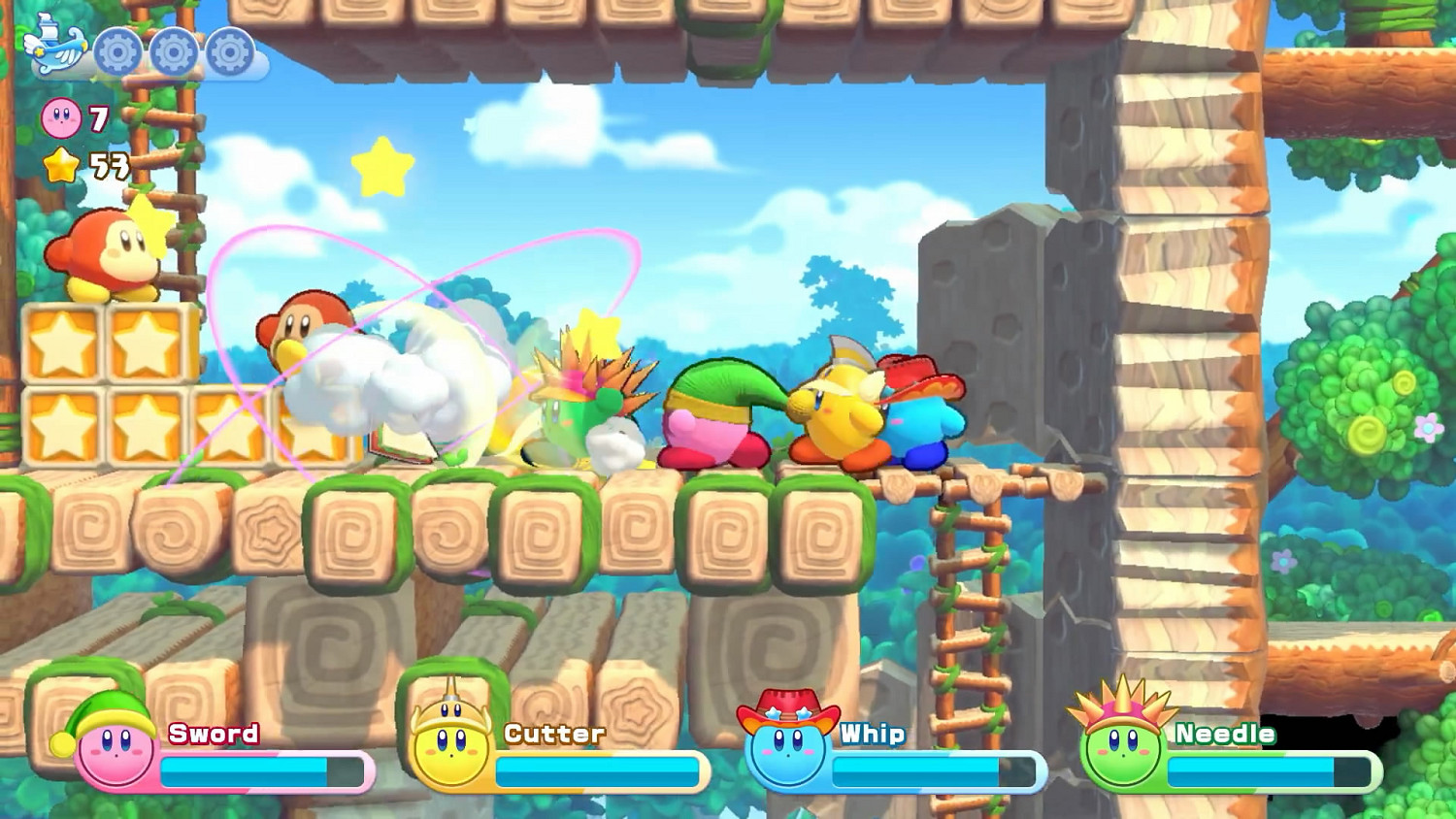1456x819 pixels.
Task: Click the rightmost Energy Sphere gear slot
Action: pos(229,50)
